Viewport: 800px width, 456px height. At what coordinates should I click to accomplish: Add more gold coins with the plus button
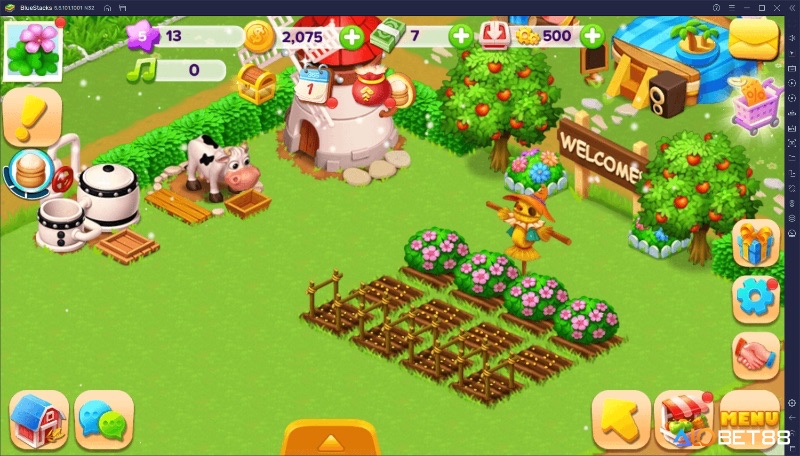pyautogui.click(x=351, y=38)
